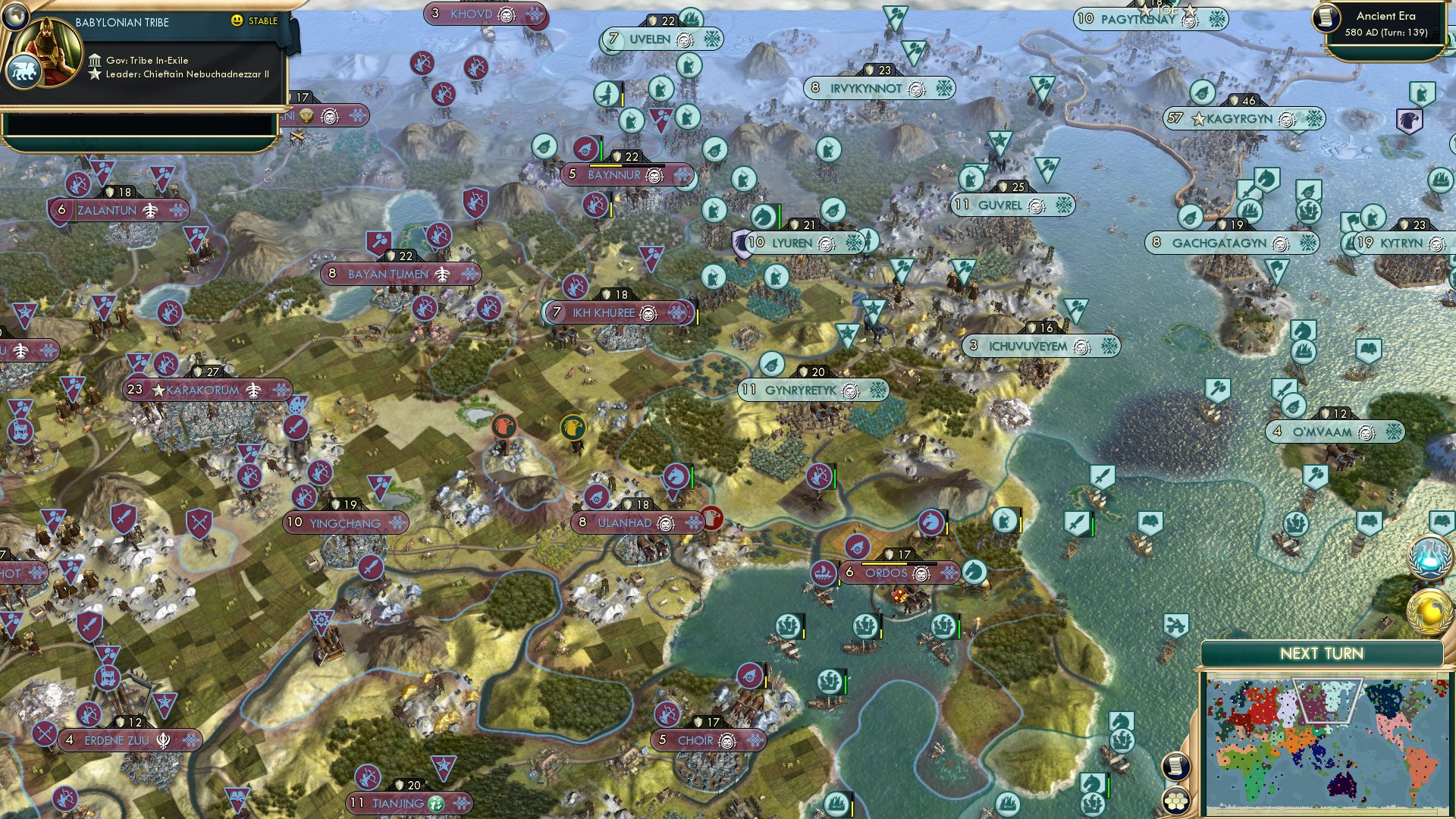1456x819 pixels.
Task: Click the smiley STABLE status indicator
Action: (237, 20)
